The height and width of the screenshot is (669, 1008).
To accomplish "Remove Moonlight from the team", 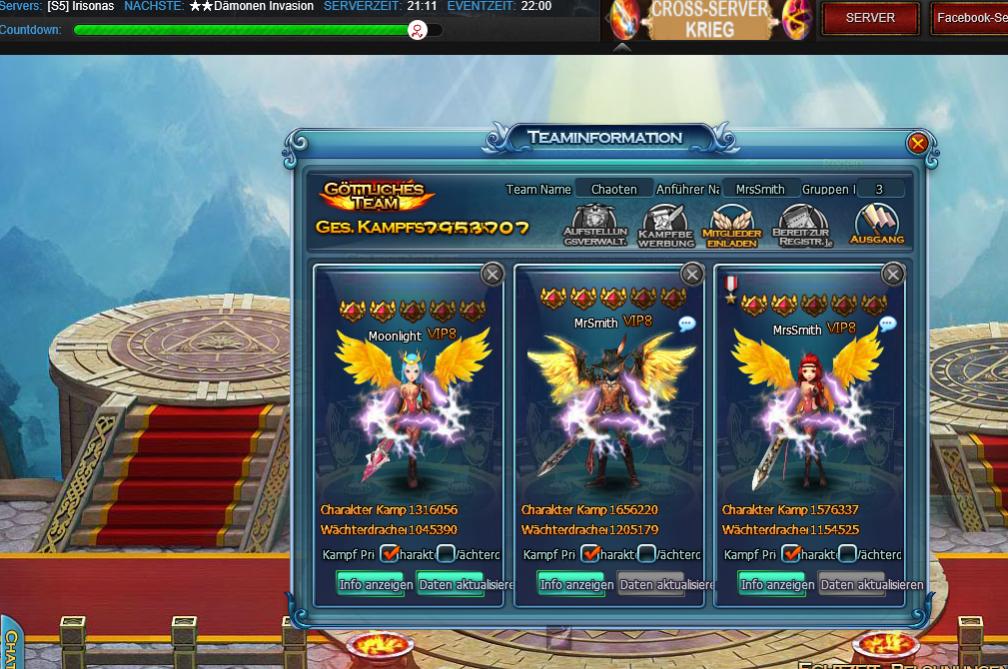I will click(x=492, y=274).
